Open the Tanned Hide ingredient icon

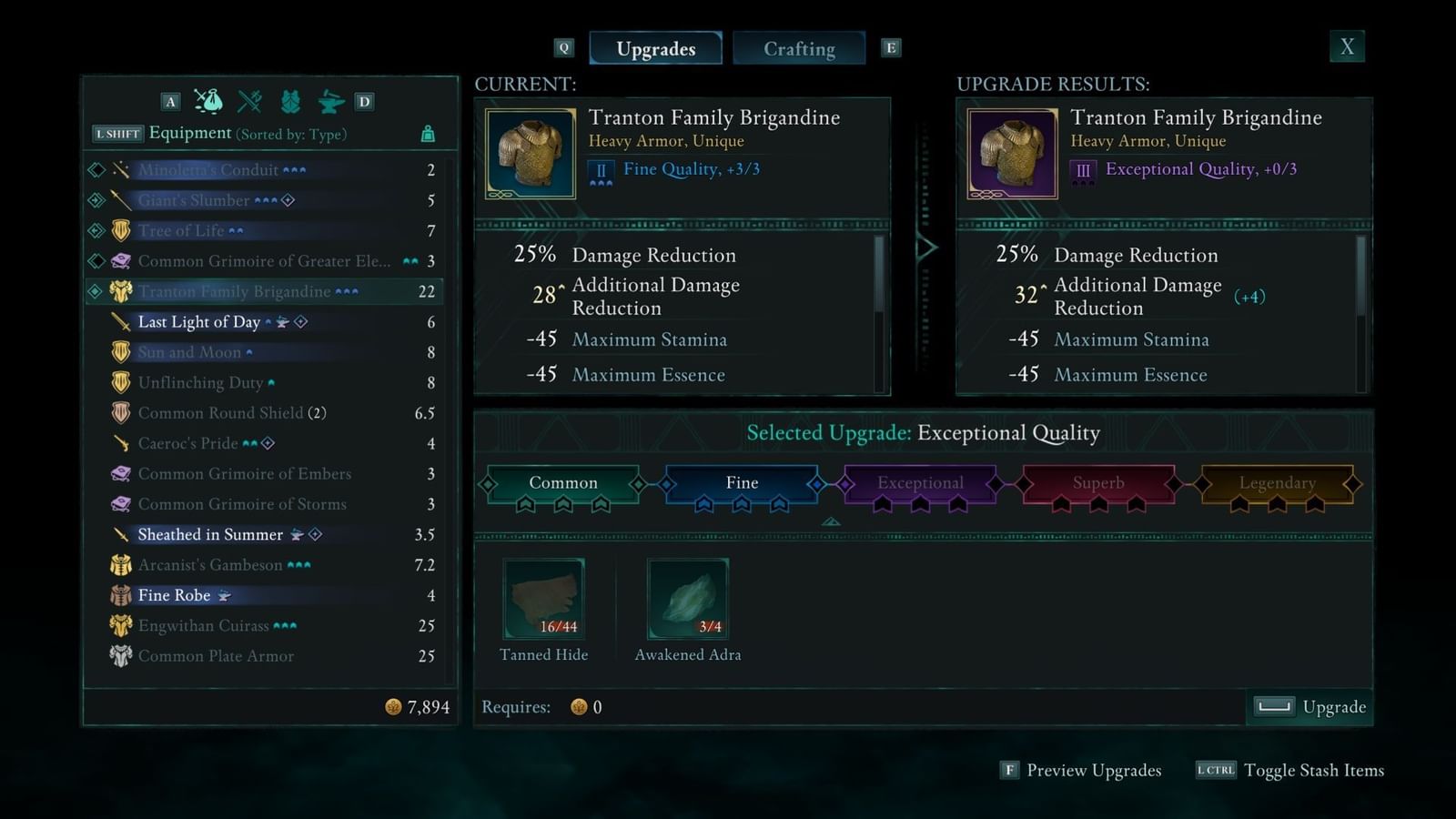point(543,598)
